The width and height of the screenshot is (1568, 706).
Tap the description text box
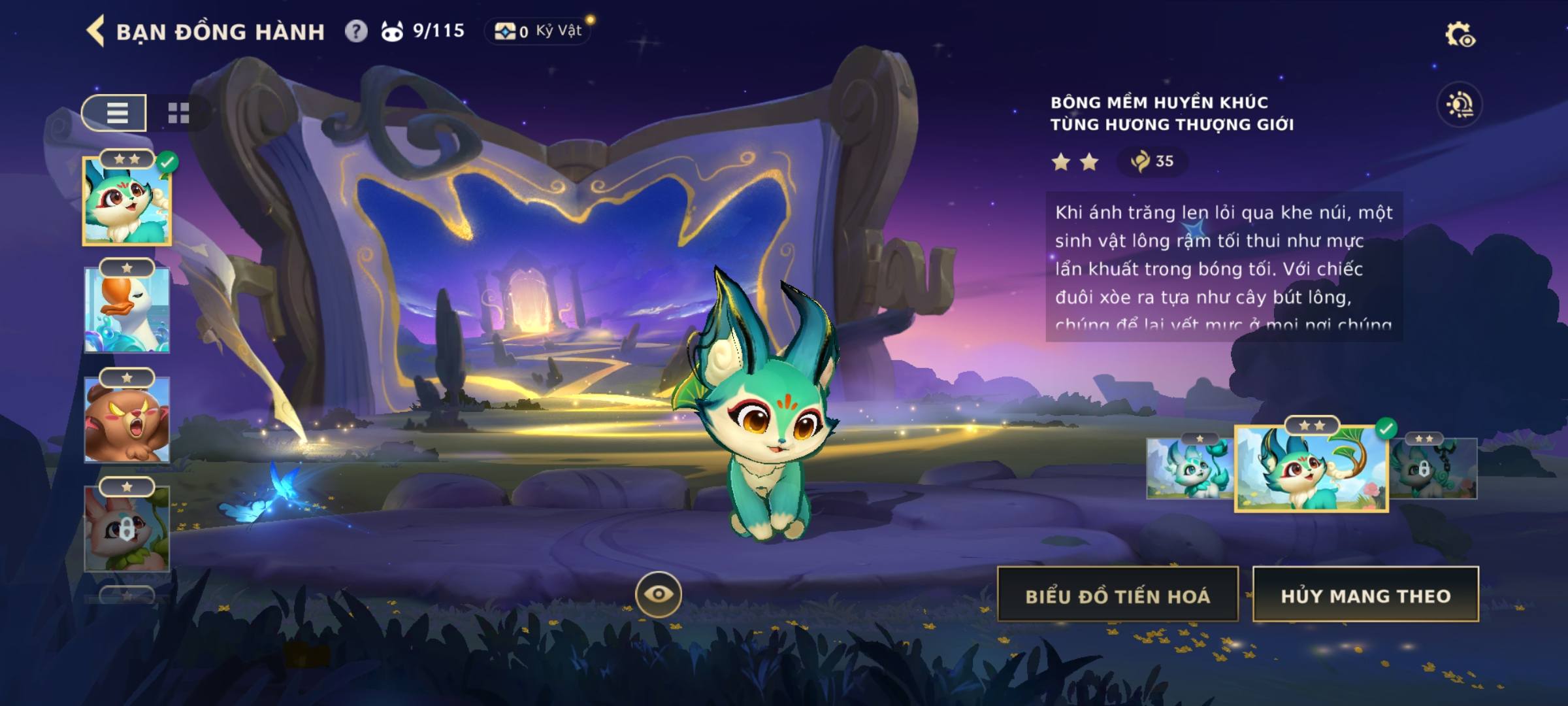[x=1224, y=267]
